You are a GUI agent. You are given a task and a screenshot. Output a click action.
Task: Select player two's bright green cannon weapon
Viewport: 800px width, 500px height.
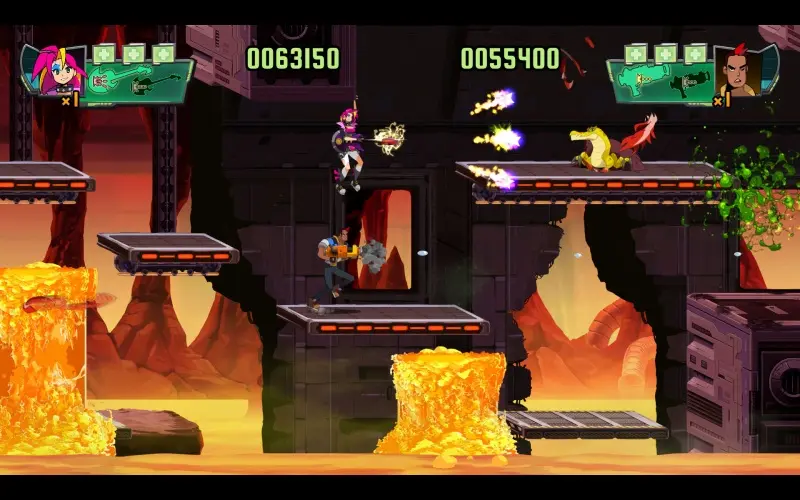641,79
